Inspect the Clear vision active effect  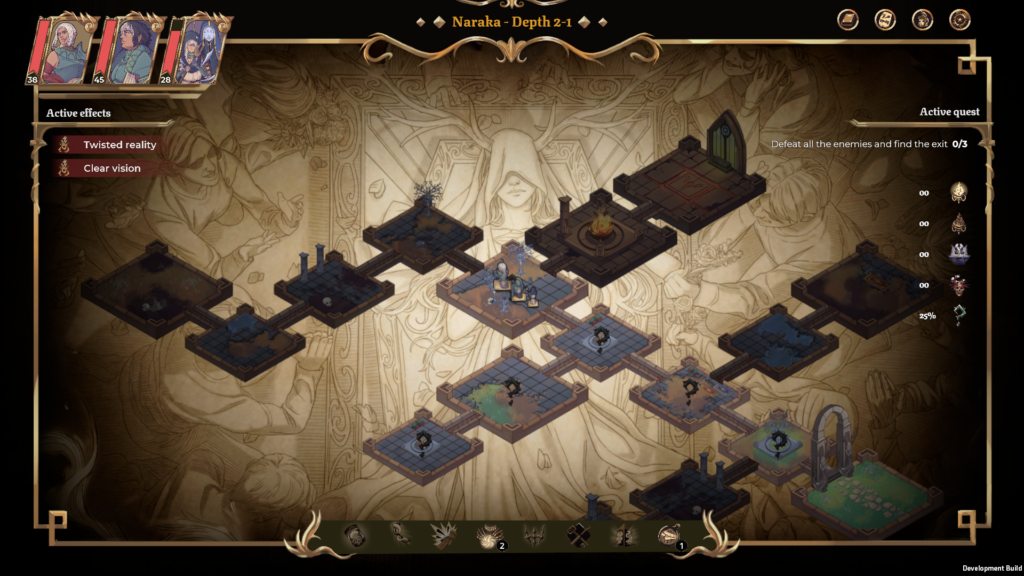click(x=111, y=168)
